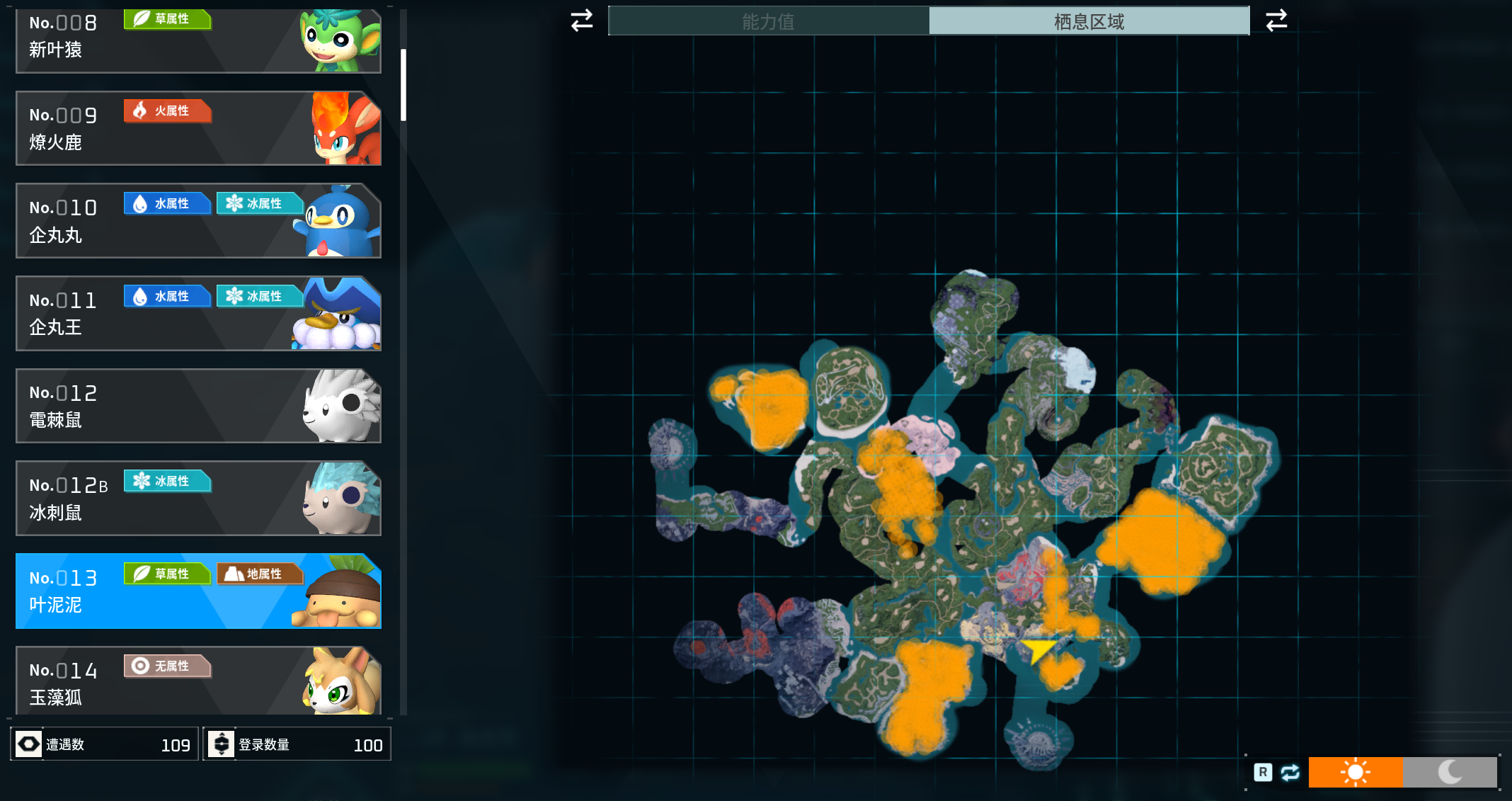Choose No.012B 冰刺鼠 entry

click(198, 499)
